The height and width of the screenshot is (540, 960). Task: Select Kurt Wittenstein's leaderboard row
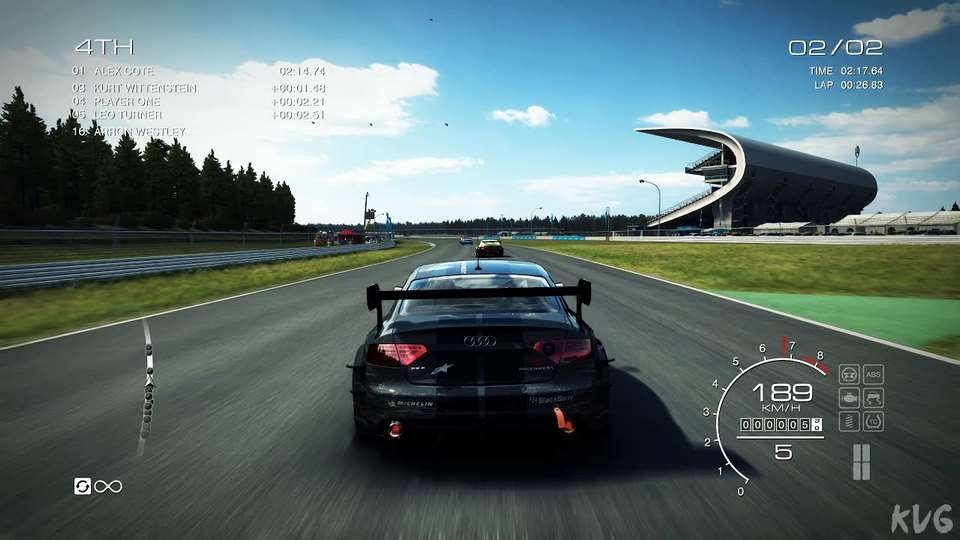(145, 87)
